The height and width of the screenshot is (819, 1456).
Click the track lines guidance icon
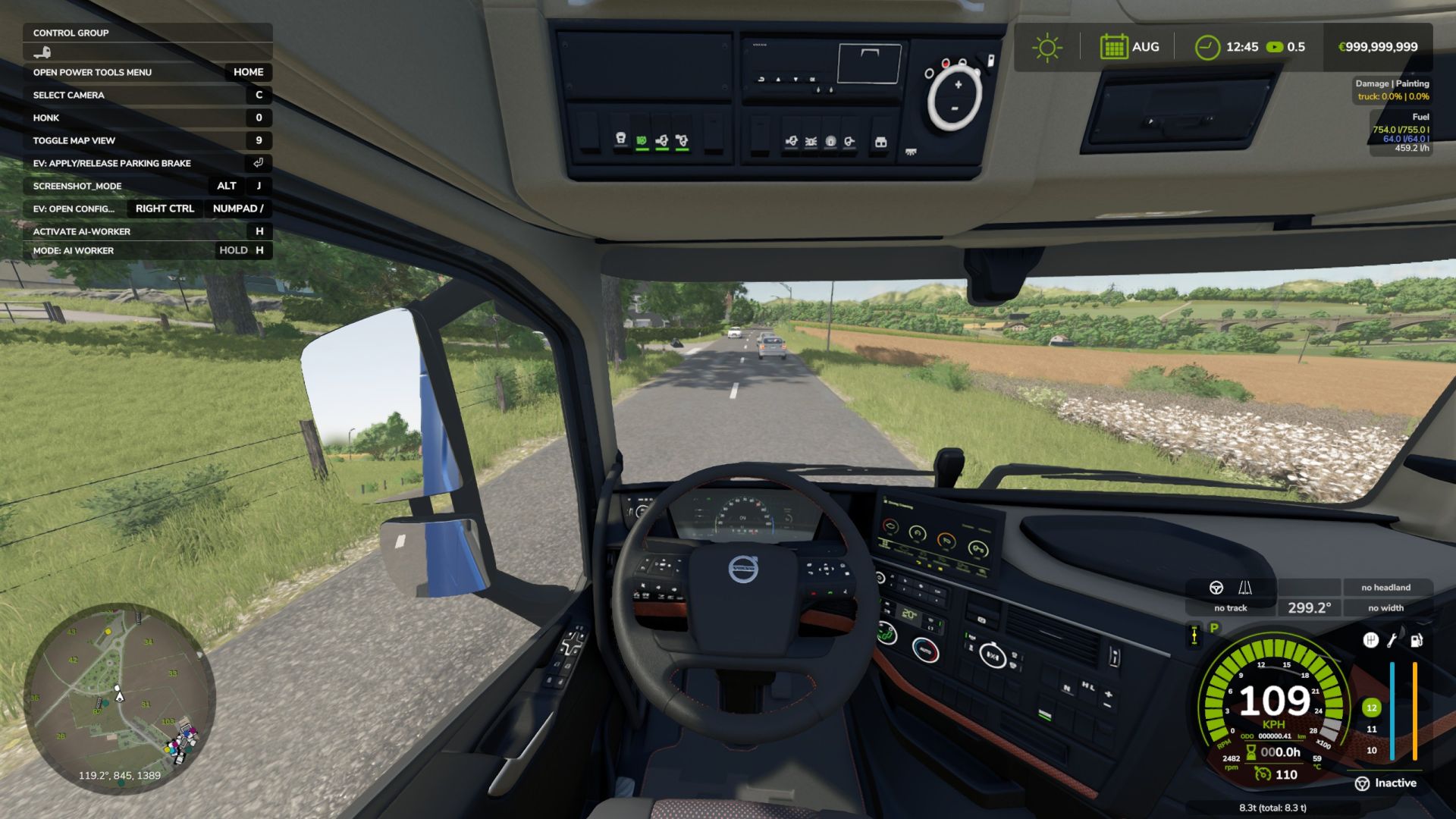1245,588
